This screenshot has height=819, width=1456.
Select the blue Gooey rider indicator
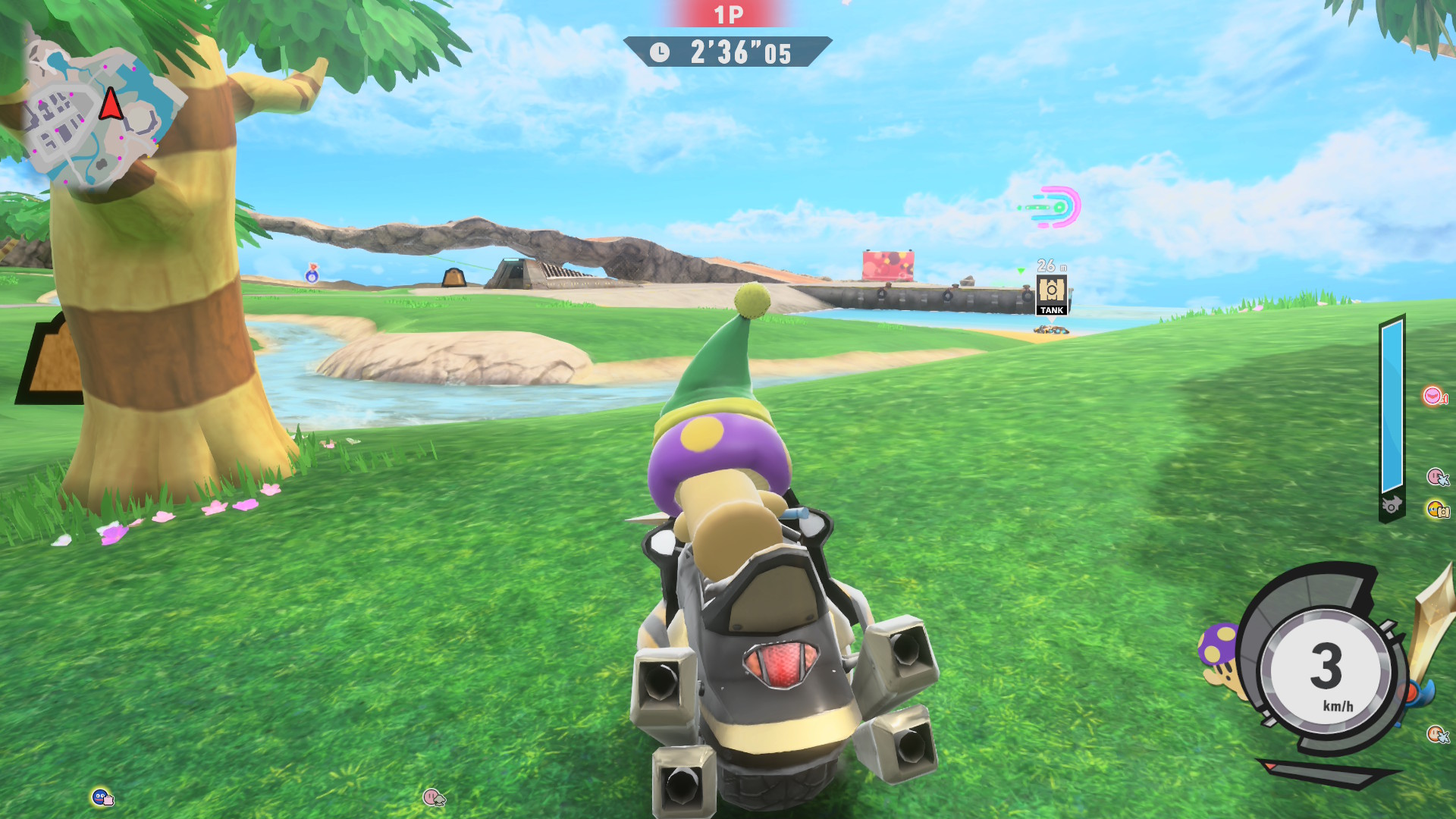pos(102,797)
